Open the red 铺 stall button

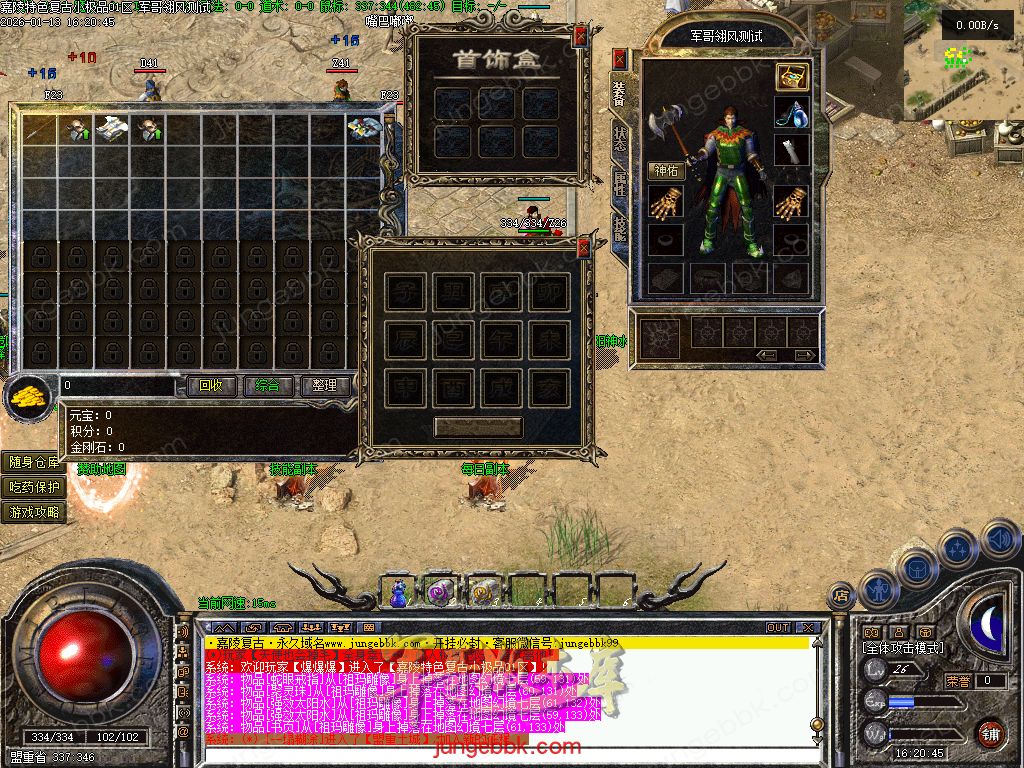[x=990, y=732]
